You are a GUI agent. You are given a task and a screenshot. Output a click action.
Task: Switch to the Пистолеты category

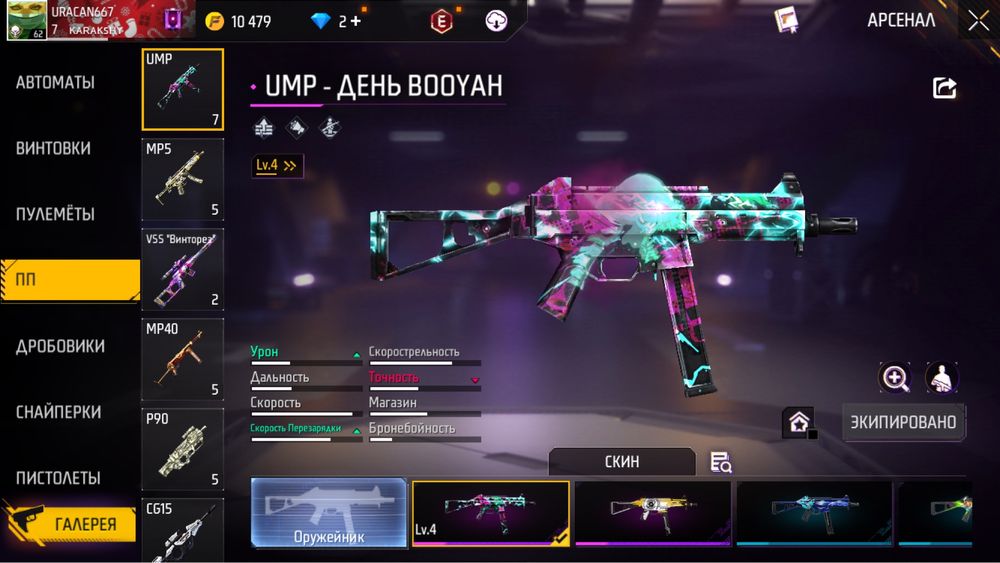pos(58,478)
